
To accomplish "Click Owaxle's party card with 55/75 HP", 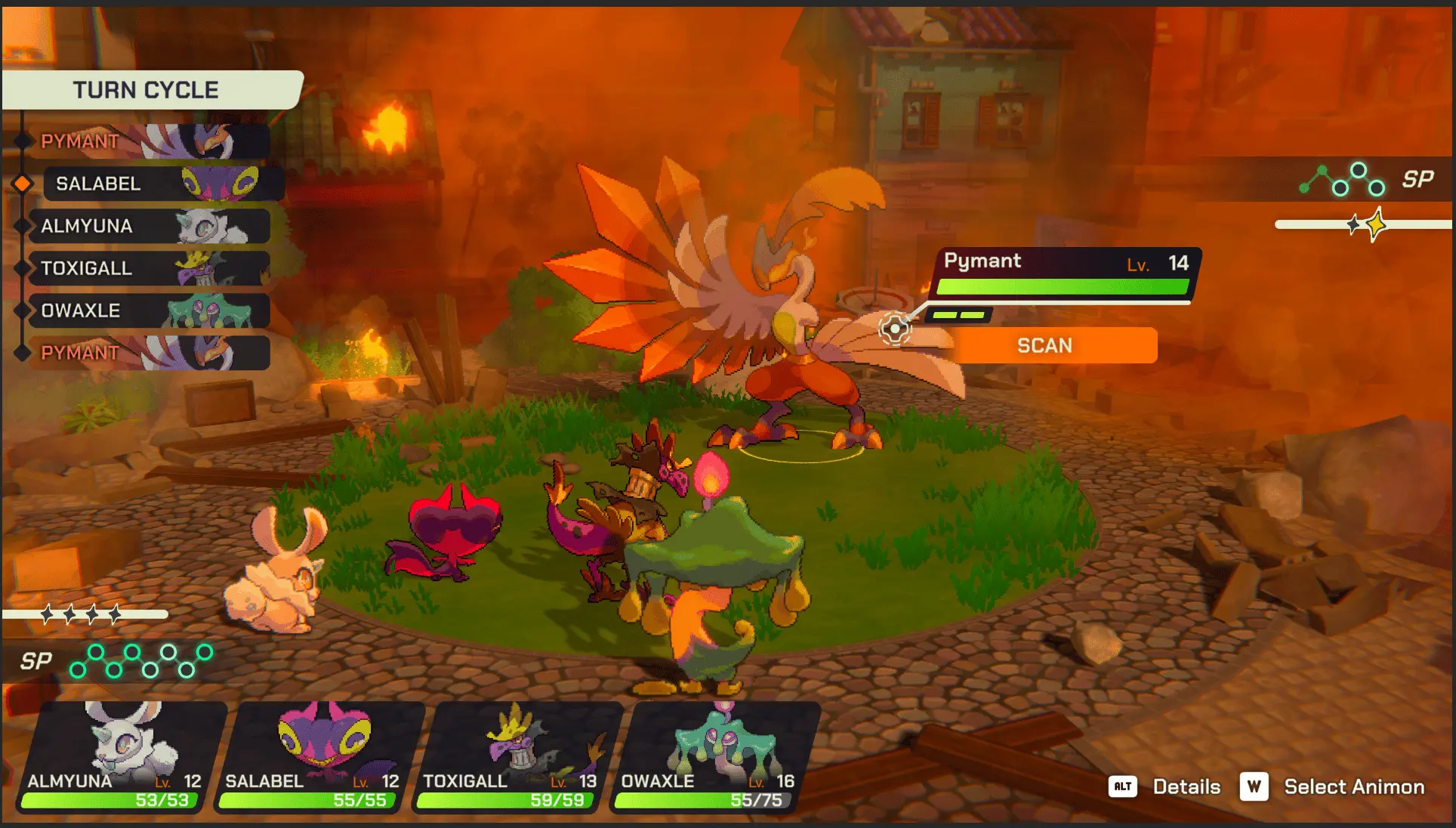I will 714,757.
